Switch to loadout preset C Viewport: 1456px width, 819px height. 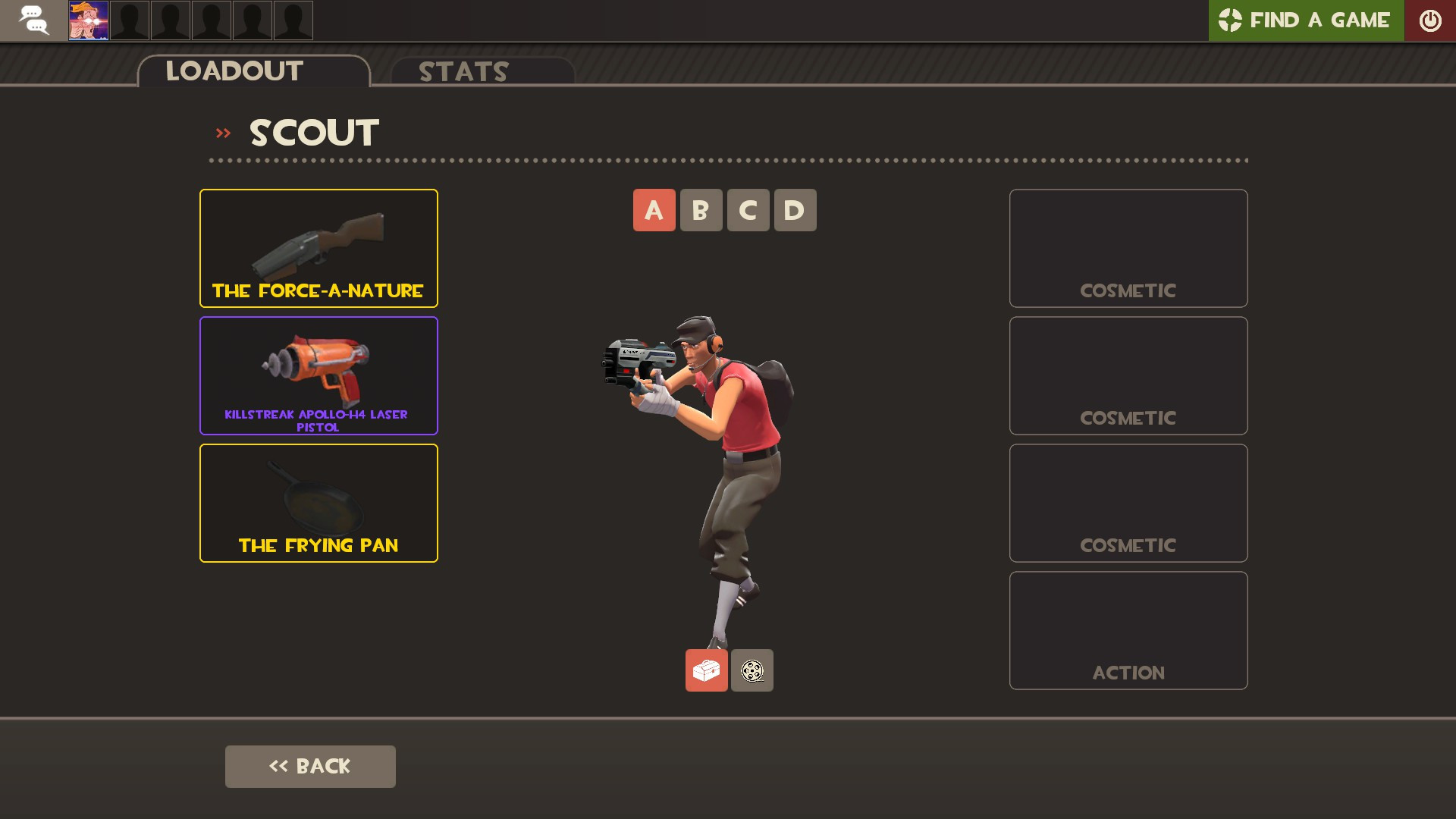(x=748, y=210)
